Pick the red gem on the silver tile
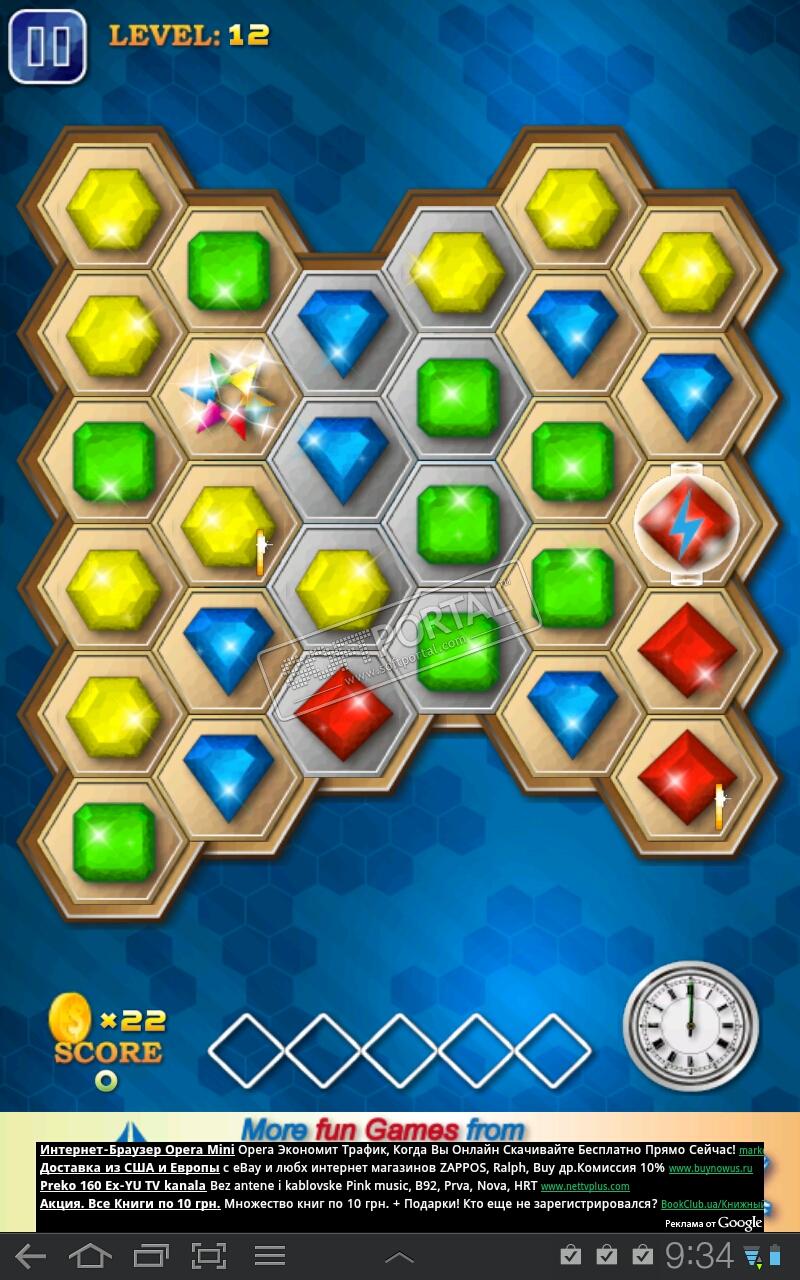Image resolution: width=800 pixels, height=1280 pixels. [343, 713]
